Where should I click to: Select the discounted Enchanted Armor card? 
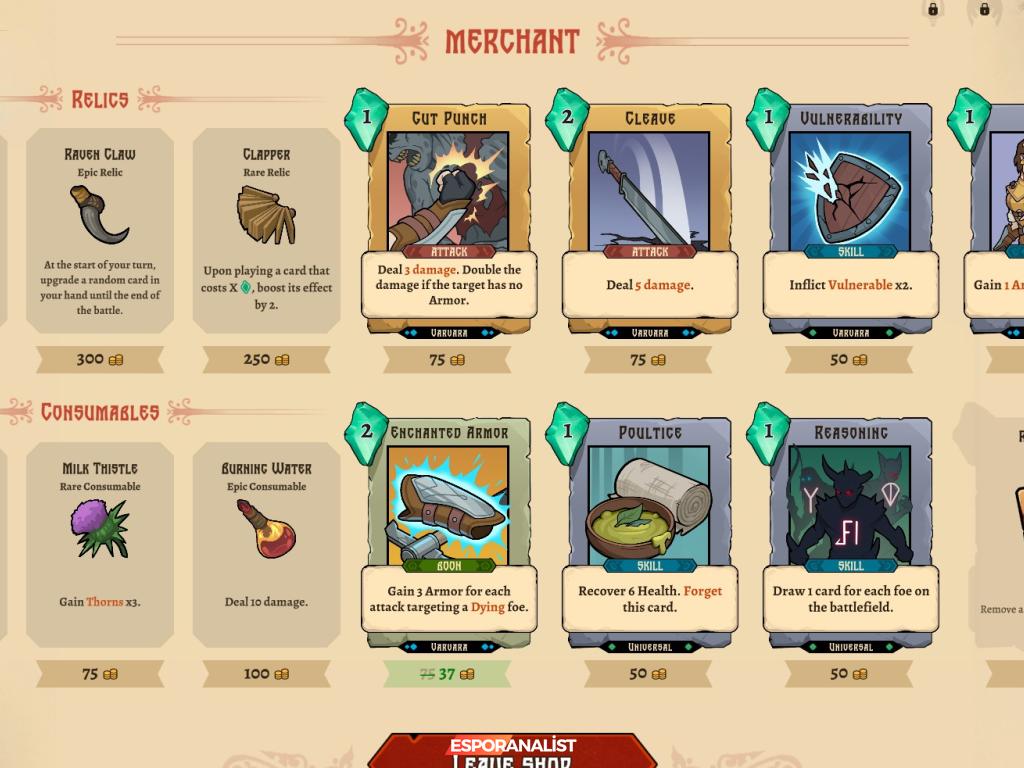pos(448,535)
